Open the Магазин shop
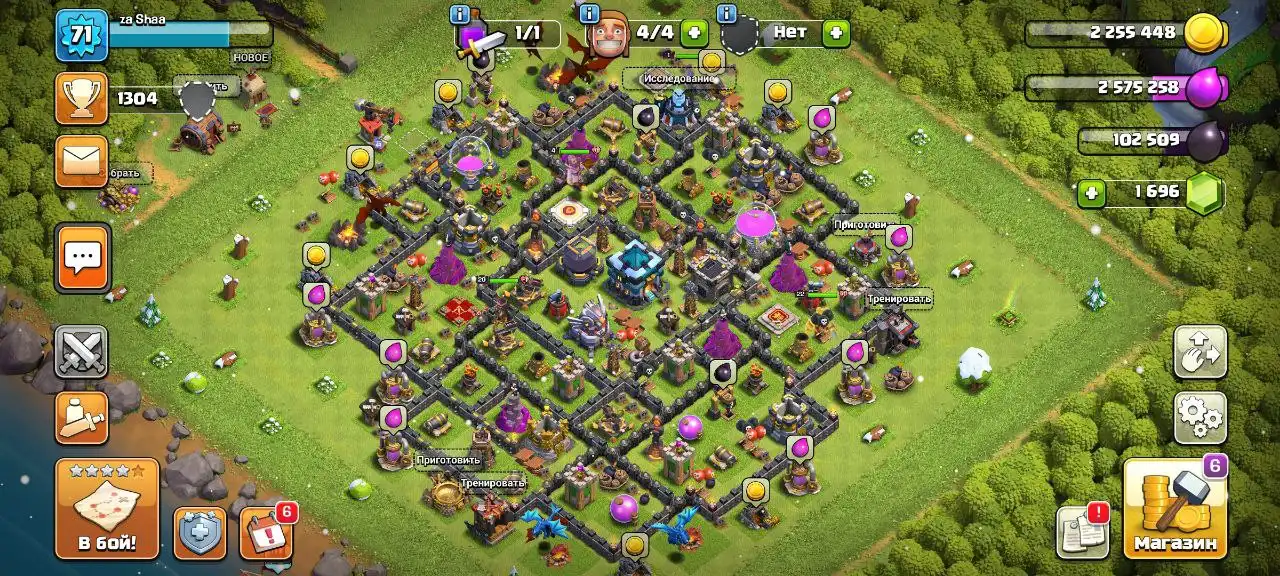The image size is (1280, 576). 1175,508
